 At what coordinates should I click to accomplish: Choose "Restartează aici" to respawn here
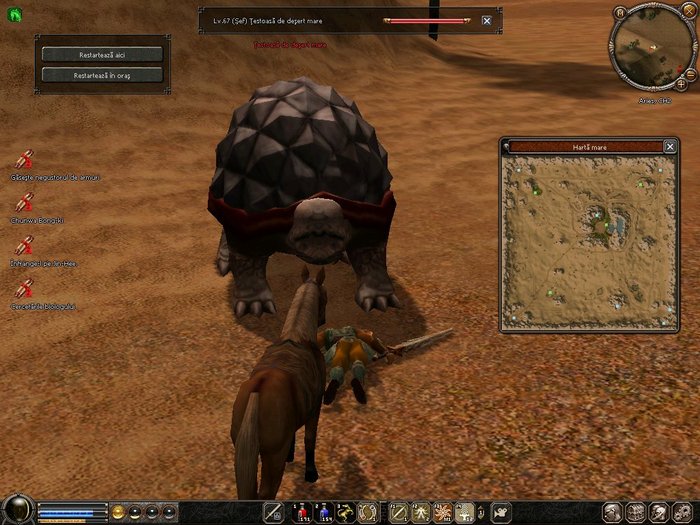[103, 54]
